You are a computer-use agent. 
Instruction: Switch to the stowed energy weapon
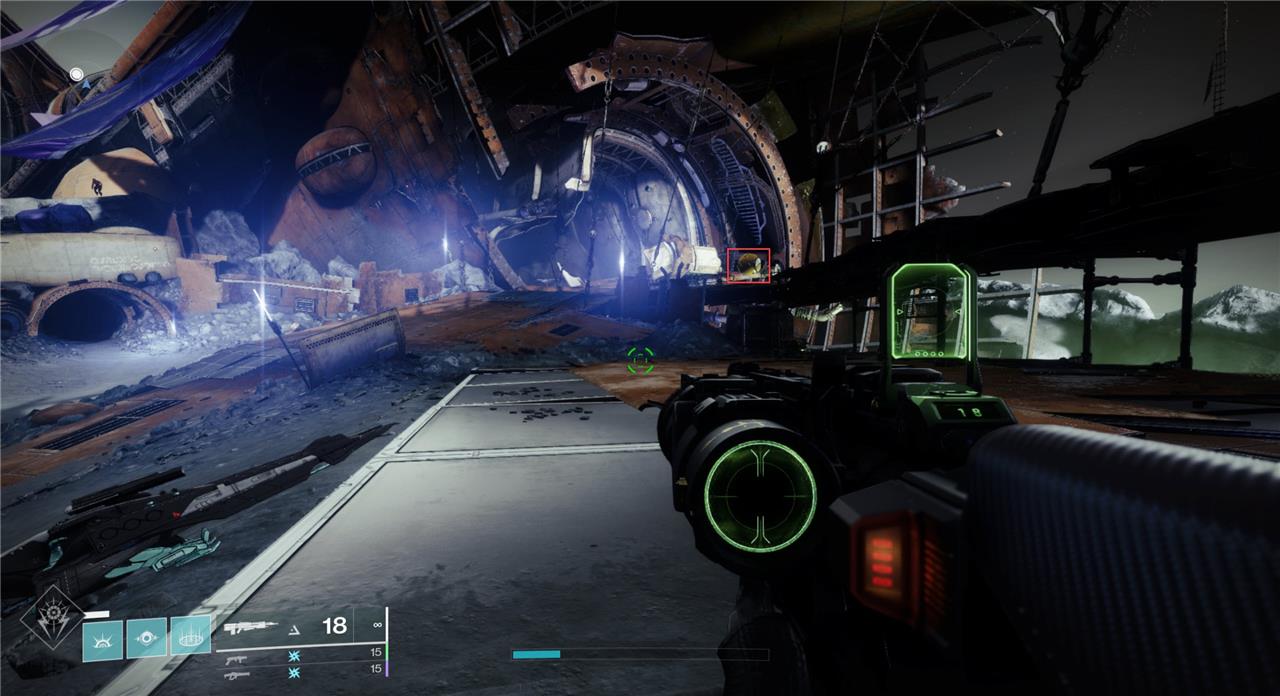pos(236,659)
